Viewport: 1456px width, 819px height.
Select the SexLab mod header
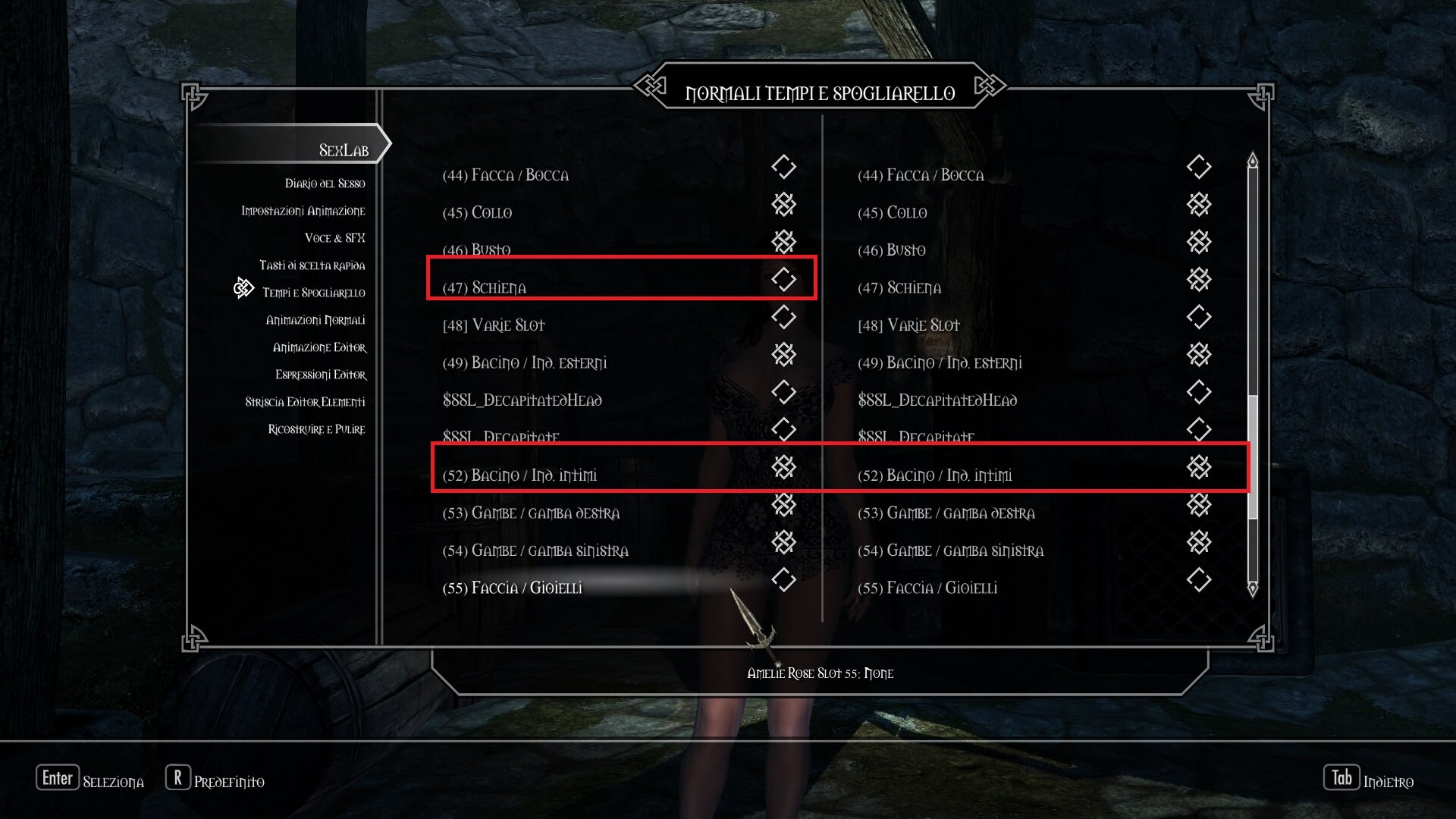point(343,150)
